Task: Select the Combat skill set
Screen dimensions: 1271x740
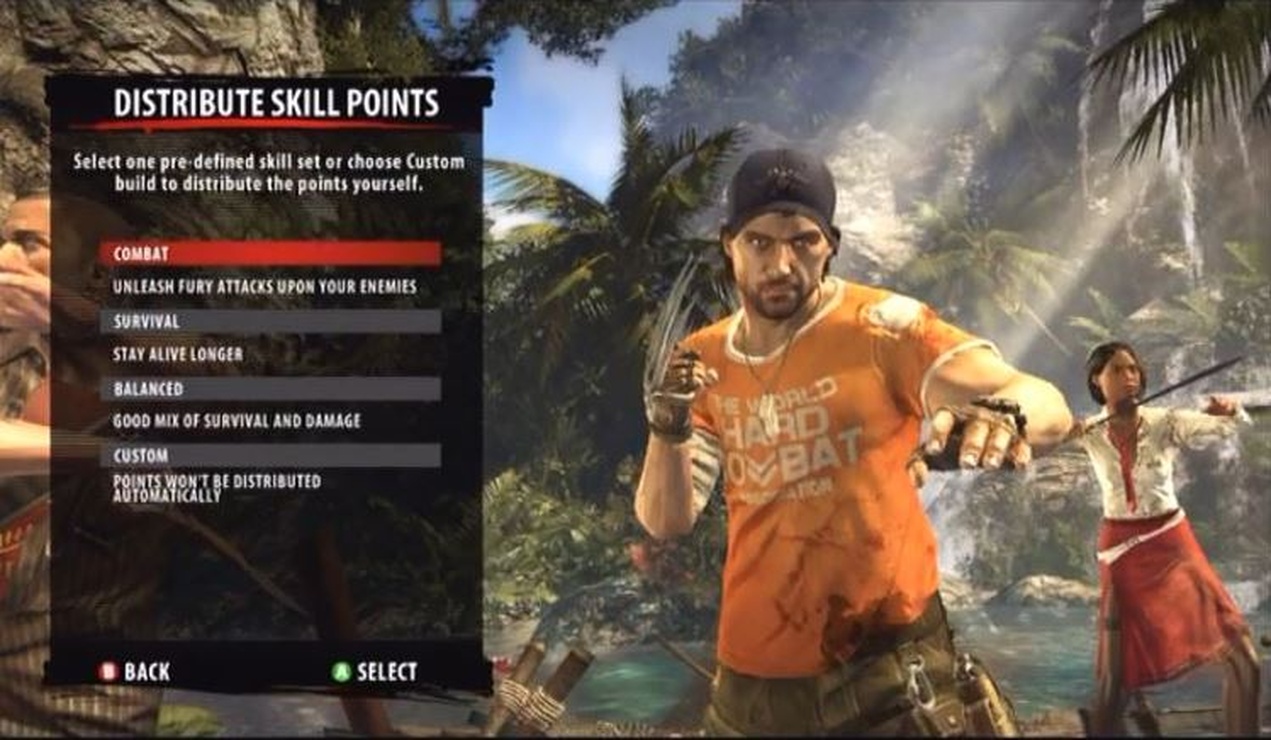Action: click(269, 254)
